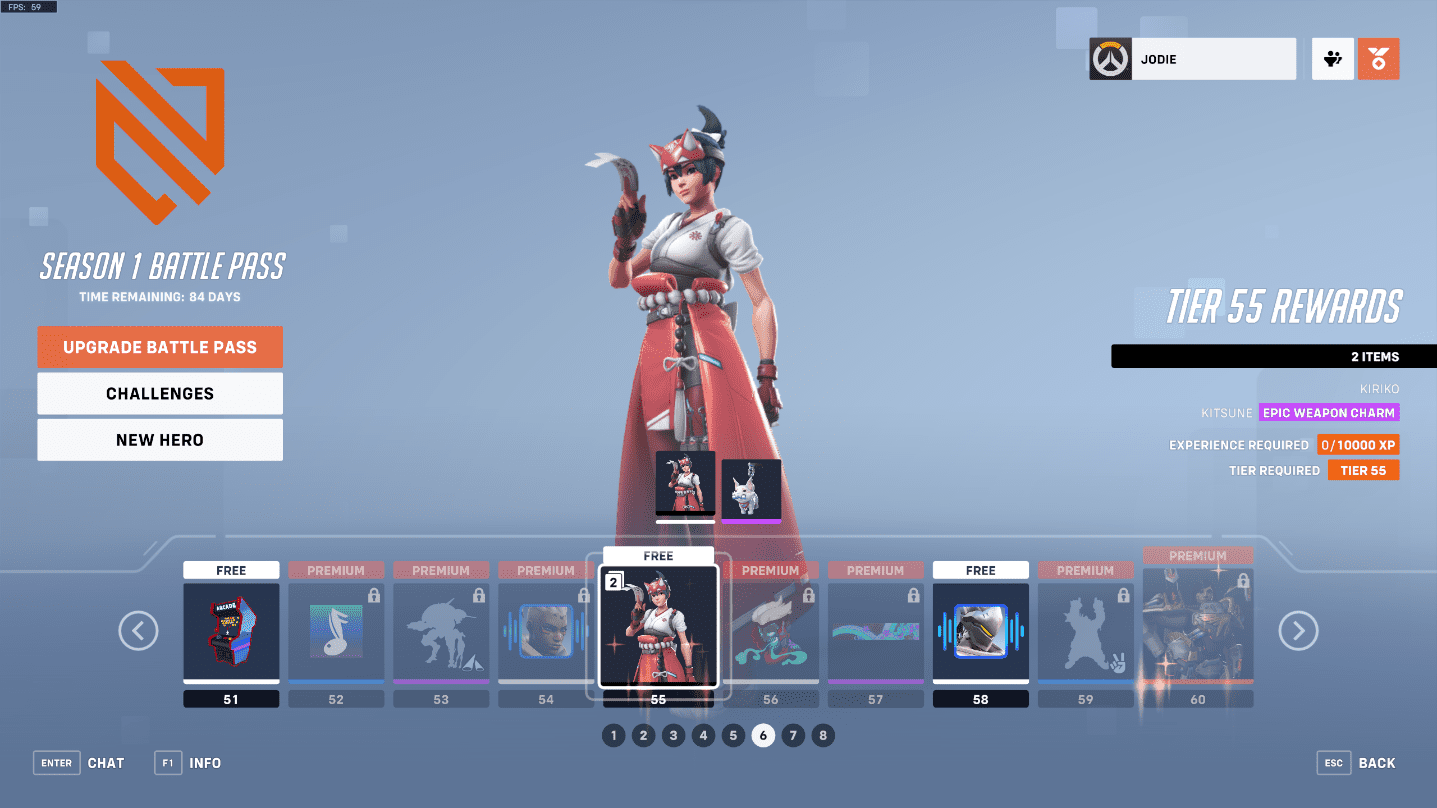The height and width of the screenshot is (808, 1437).
Task: Open battle pass page 8
Action: (823, 735)
